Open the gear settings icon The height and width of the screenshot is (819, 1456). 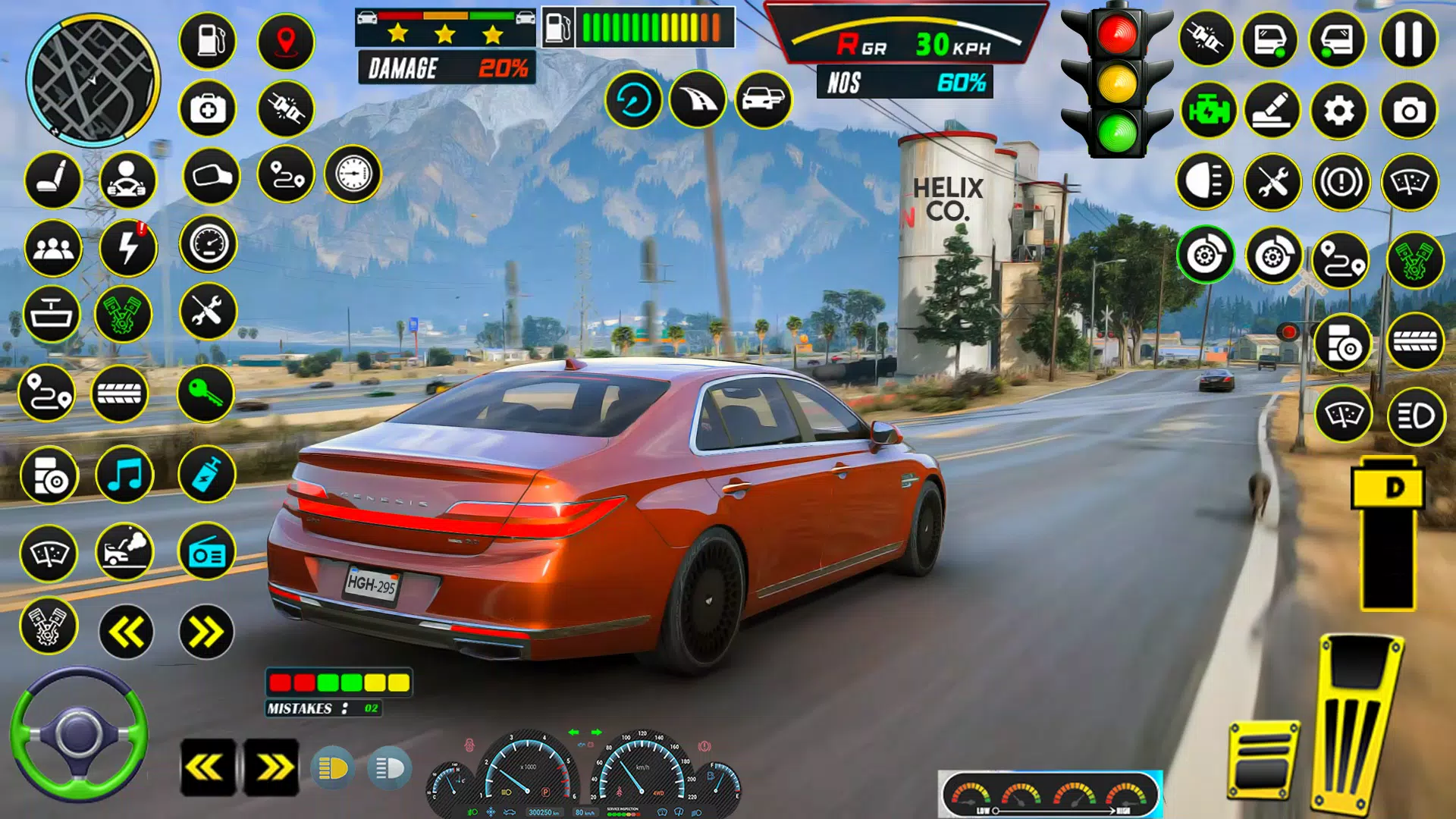tap(1338, 111)
